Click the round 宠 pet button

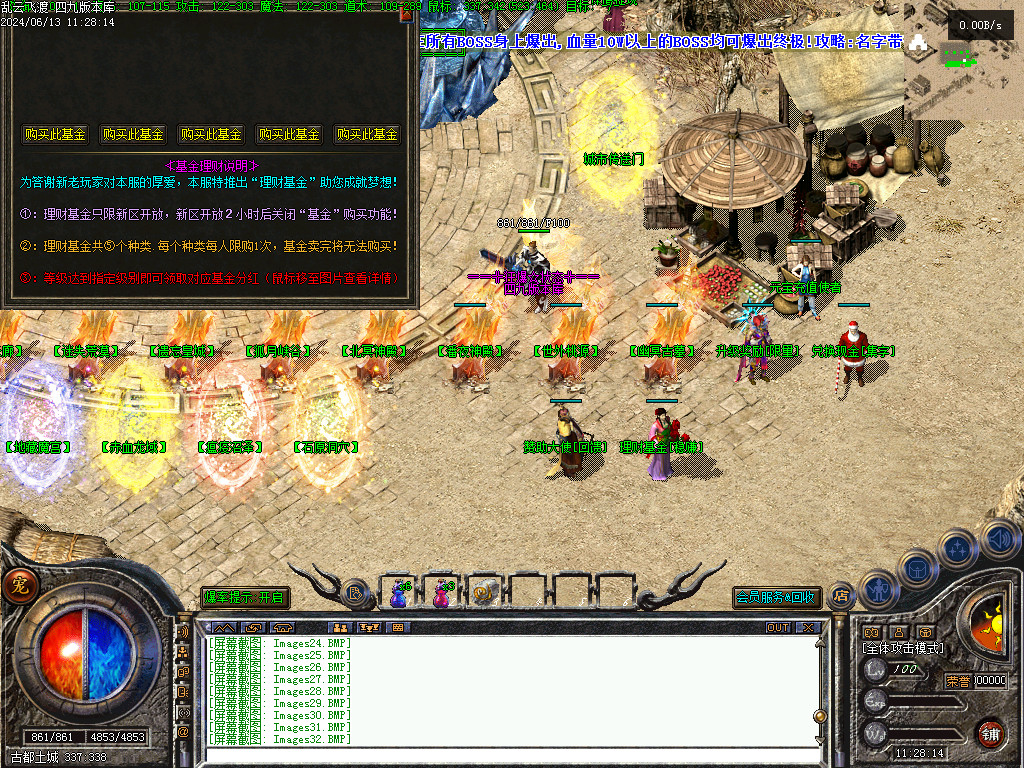tap(17, 586)
